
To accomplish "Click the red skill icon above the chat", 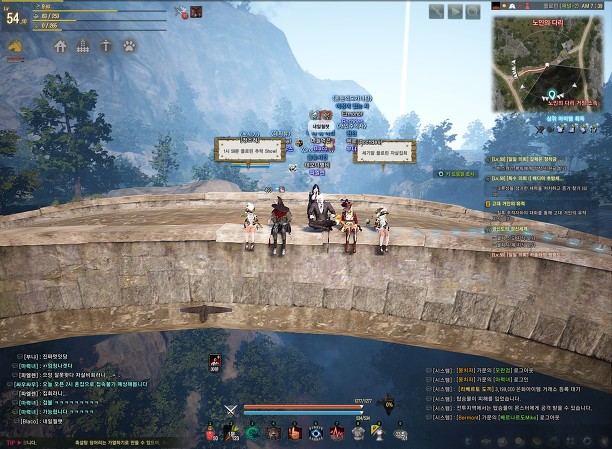I will tap(214, 360).
